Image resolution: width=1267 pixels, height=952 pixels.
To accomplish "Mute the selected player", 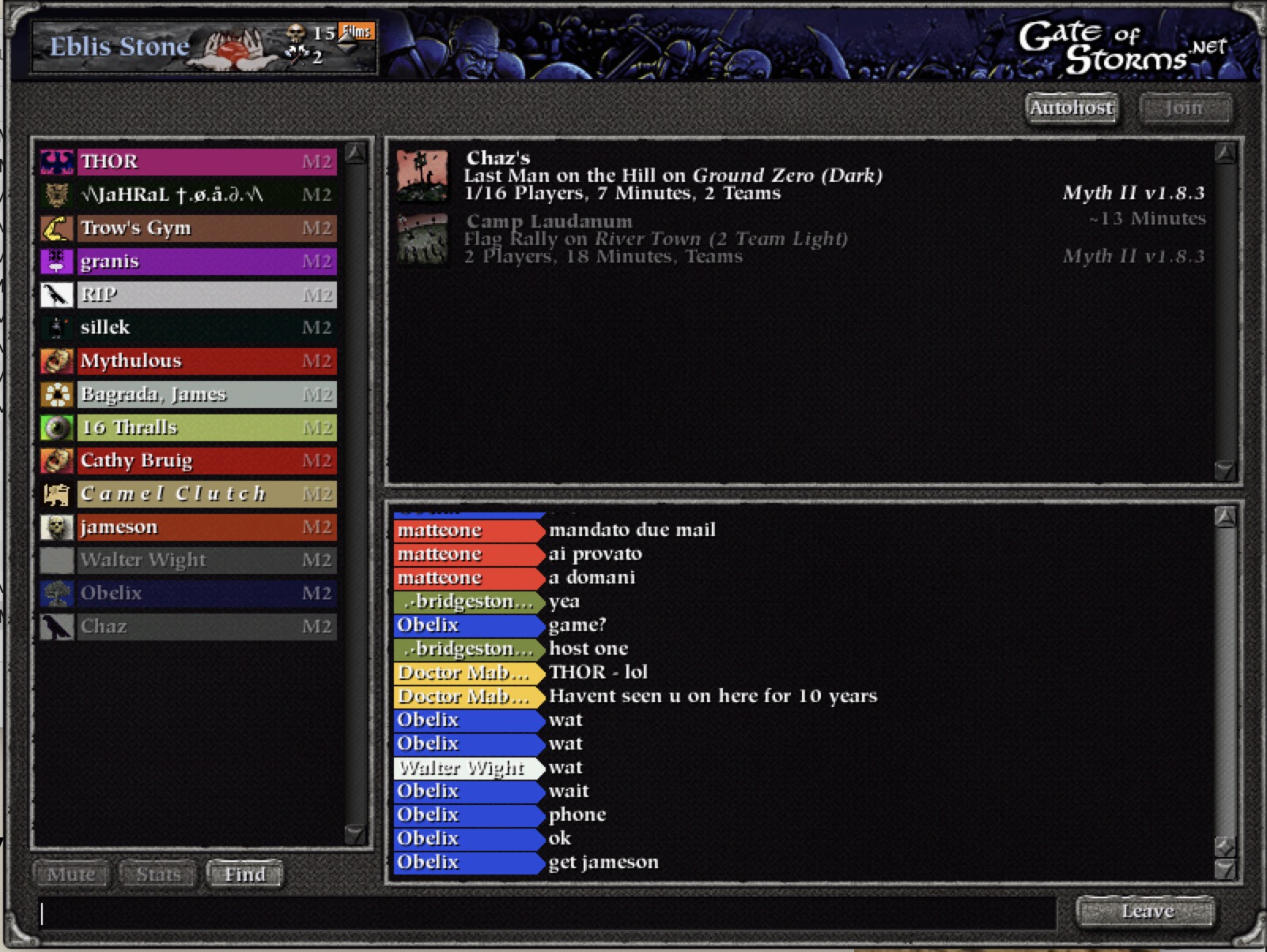I will click(x=72, y=875).
